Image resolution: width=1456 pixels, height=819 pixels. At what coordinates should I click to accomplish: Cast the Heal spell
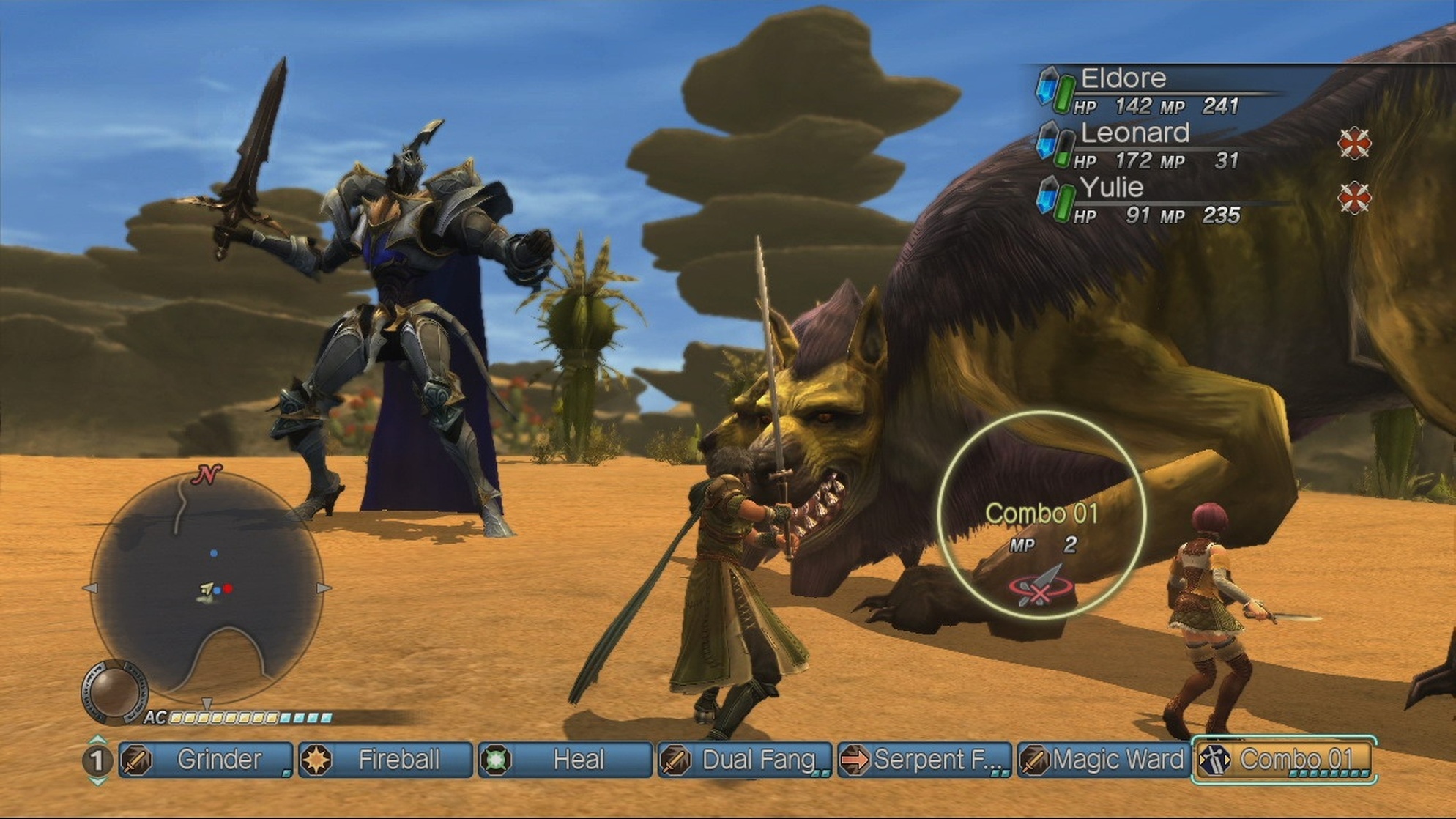click(565, 760)
